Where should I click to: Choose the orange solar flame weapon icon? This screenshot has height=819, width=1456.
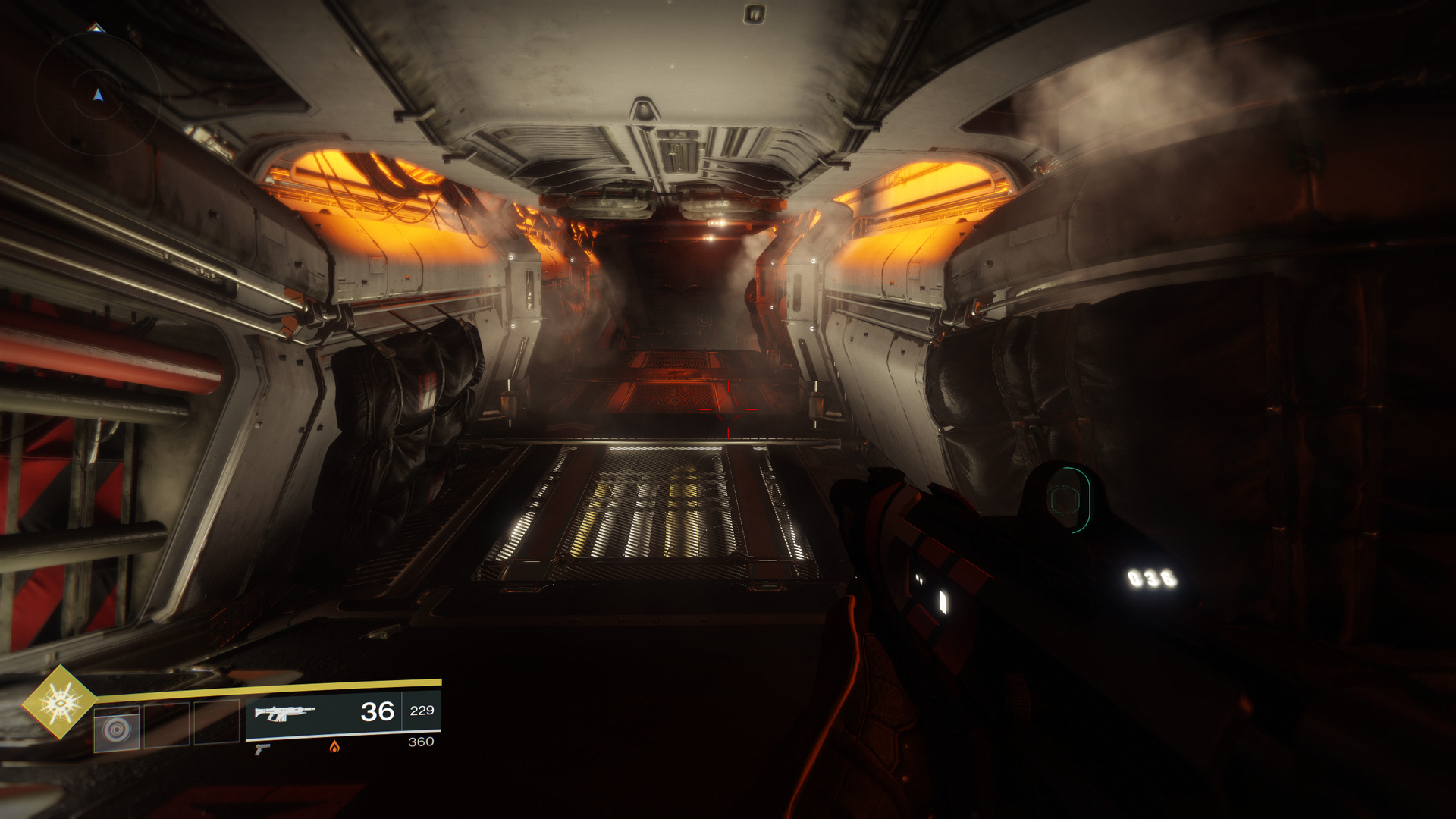pos(334,747)
